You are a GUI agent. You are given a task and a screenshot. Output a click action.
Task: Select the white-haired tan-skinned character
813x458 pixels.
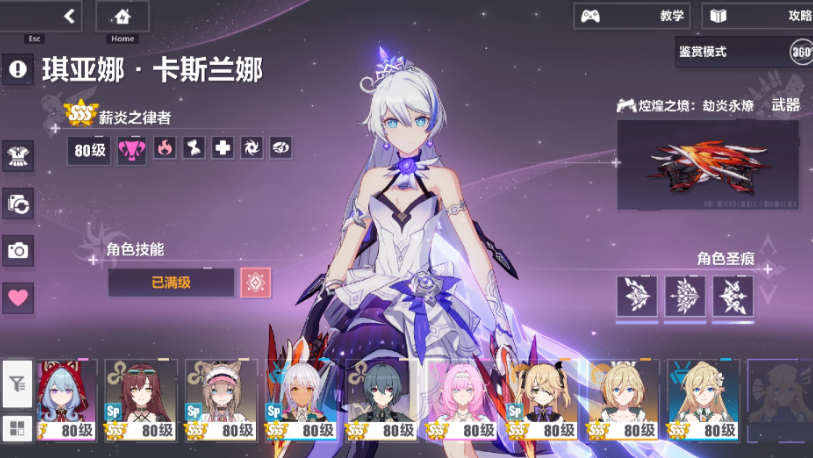(x=304, y=400)
